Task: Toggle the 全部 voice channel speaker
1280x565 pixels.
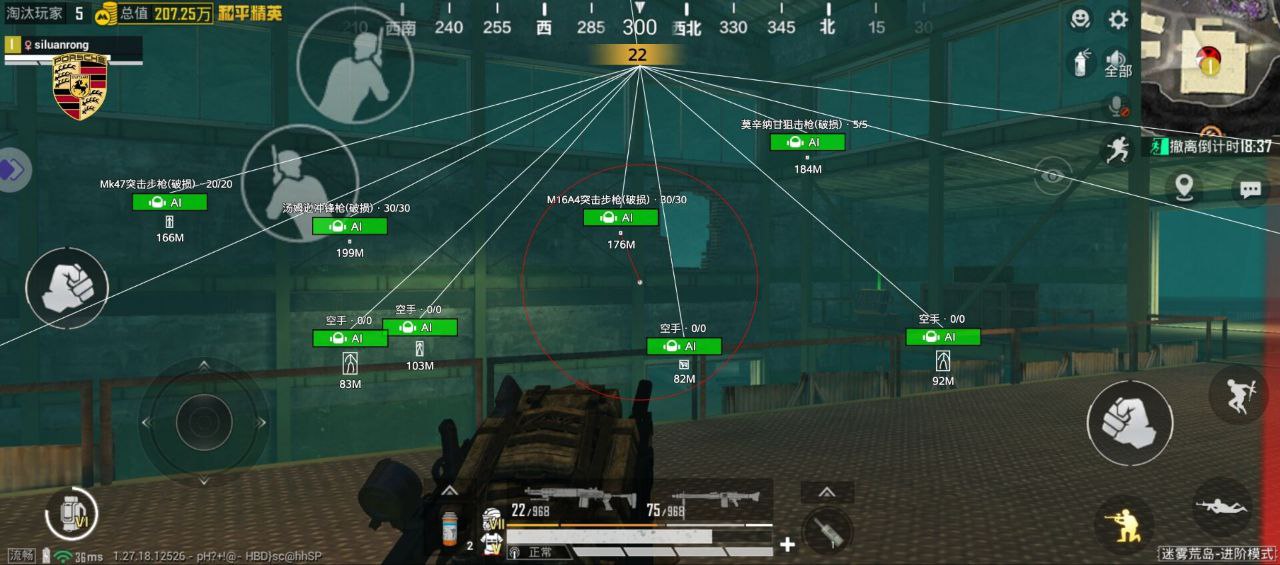Action: point(1117,64)
